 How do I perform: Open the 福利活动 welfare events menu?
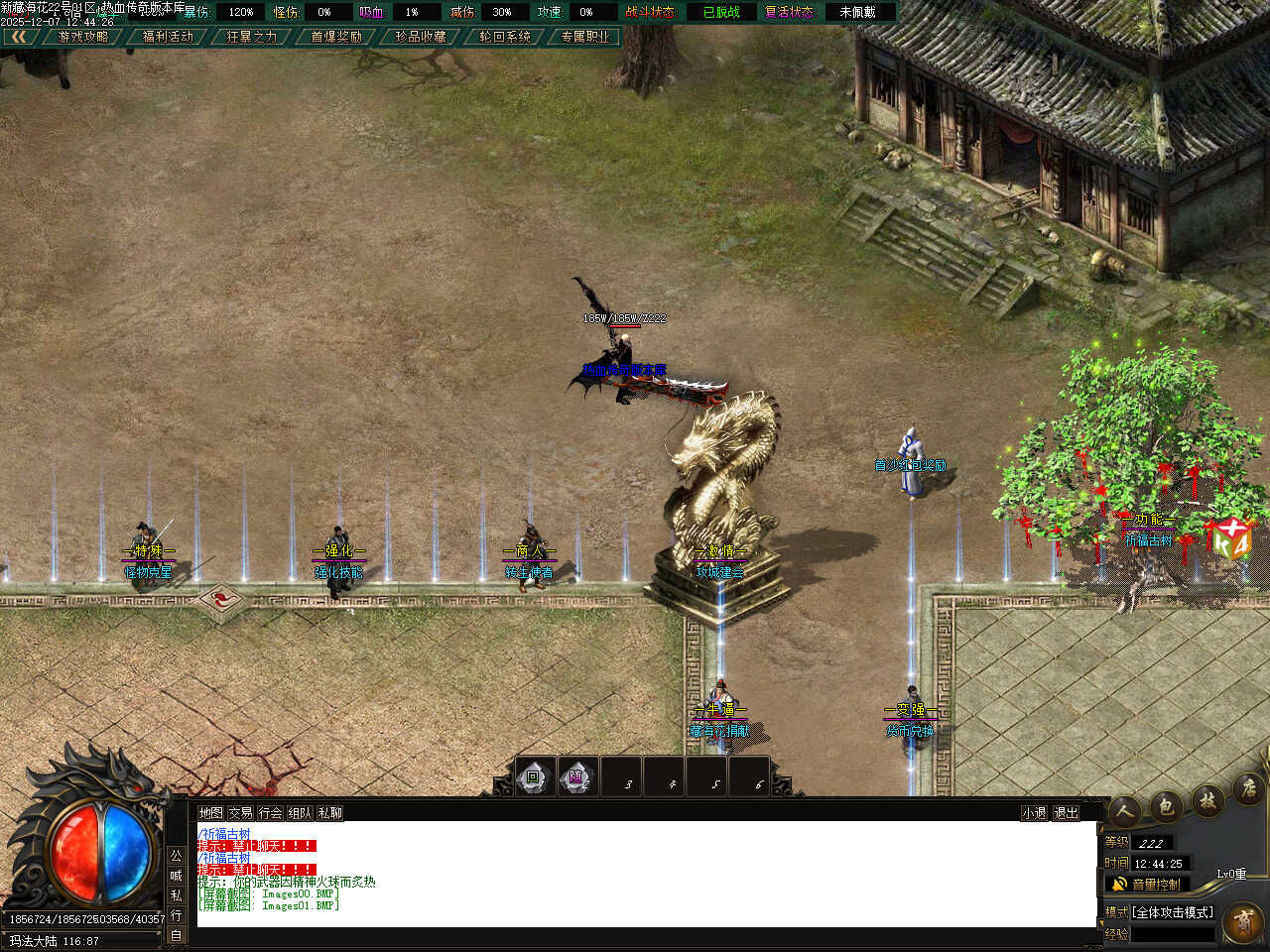coord(168,37)
